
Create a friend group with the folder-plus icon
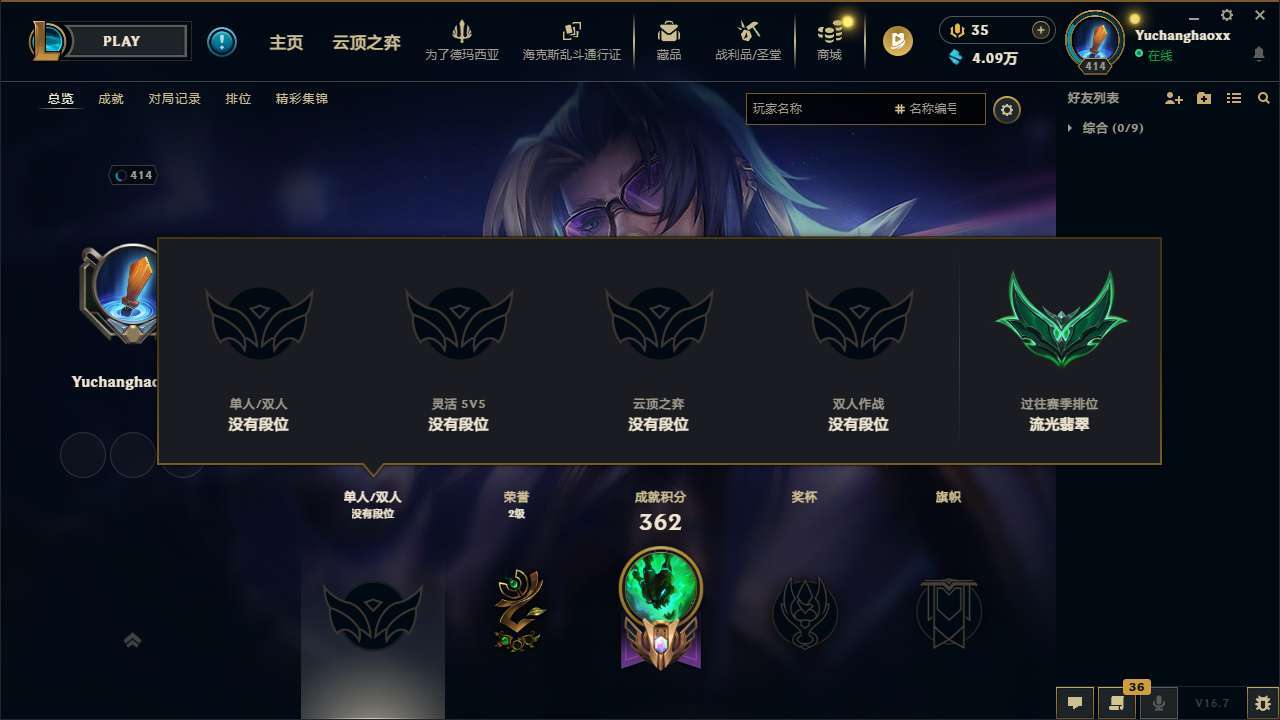click(x=1203, y=98)
